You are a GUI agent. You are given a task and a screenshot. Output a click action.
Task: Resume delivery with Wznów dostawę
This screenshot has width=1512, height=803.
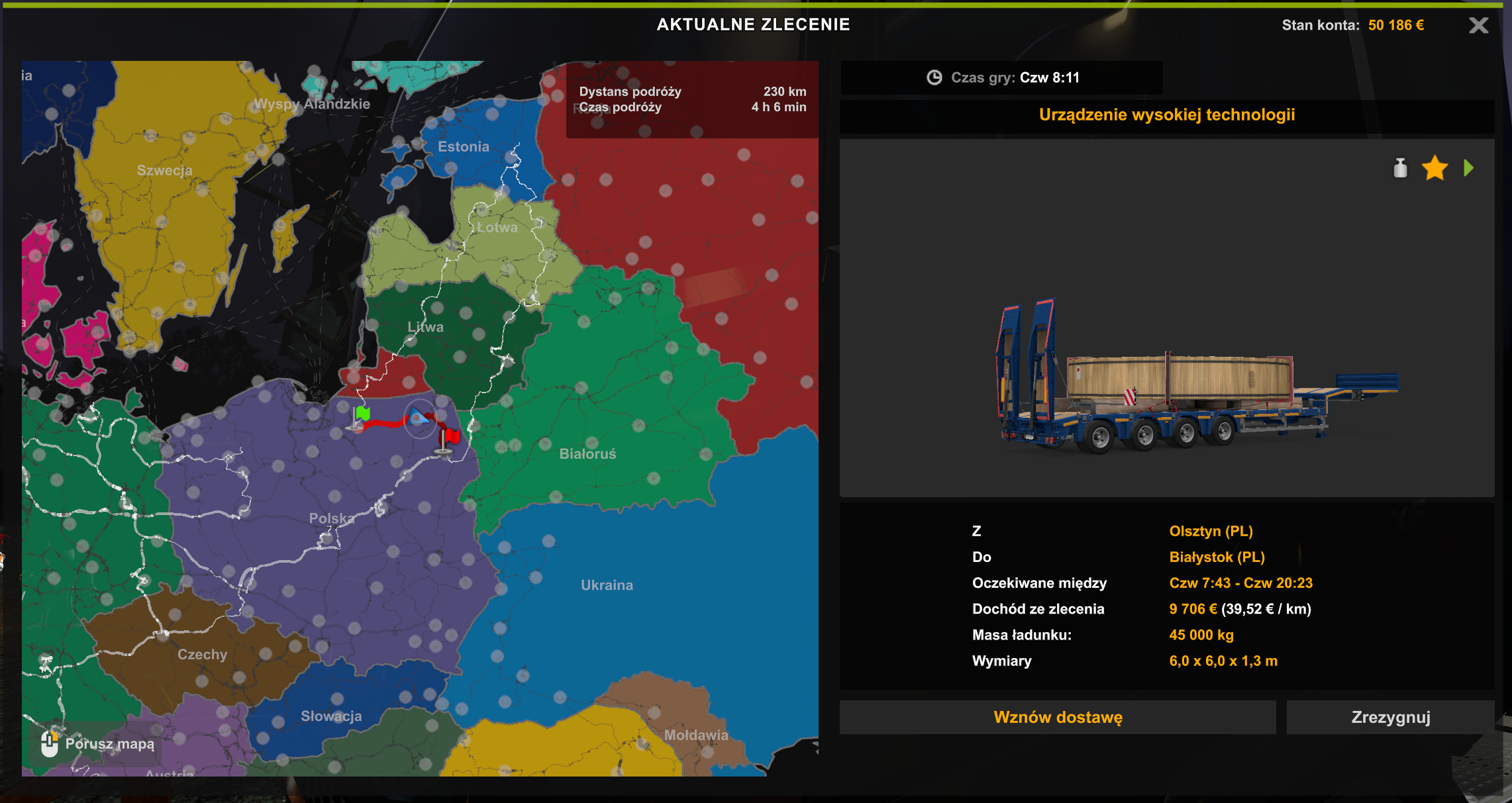coord(1058,717)
